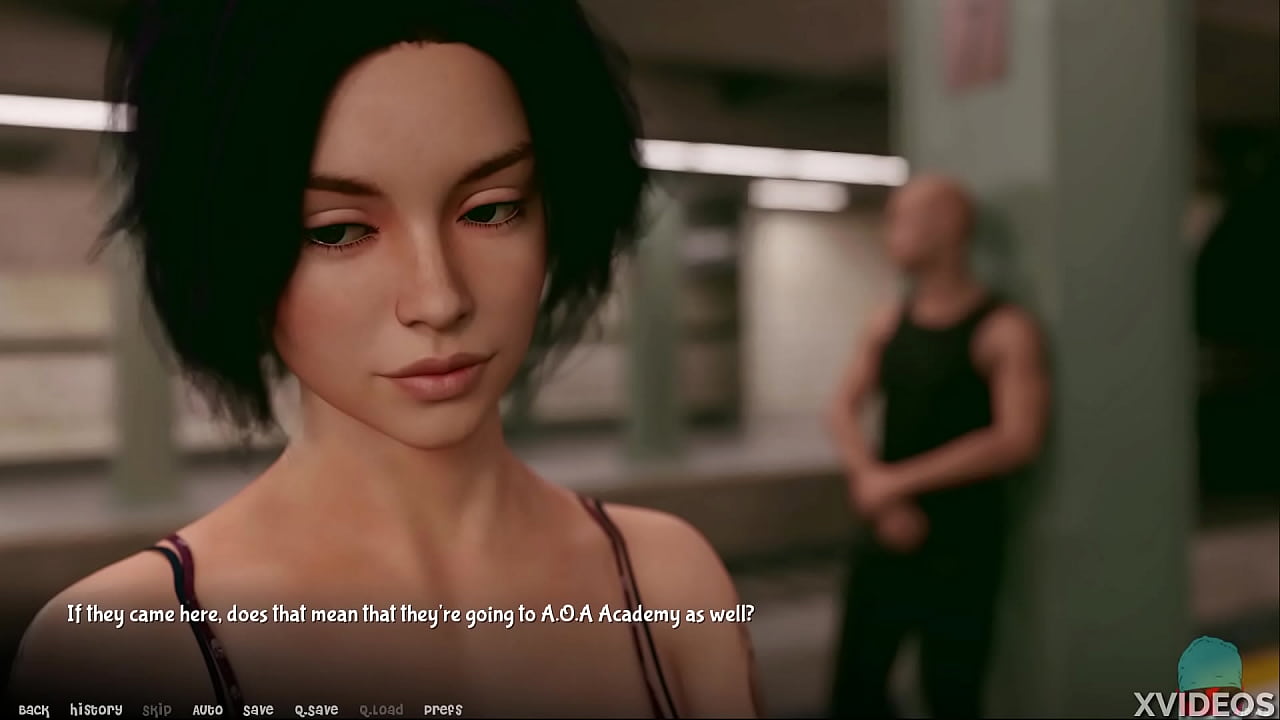Open the Prefs settings screen

click(443, 709)
